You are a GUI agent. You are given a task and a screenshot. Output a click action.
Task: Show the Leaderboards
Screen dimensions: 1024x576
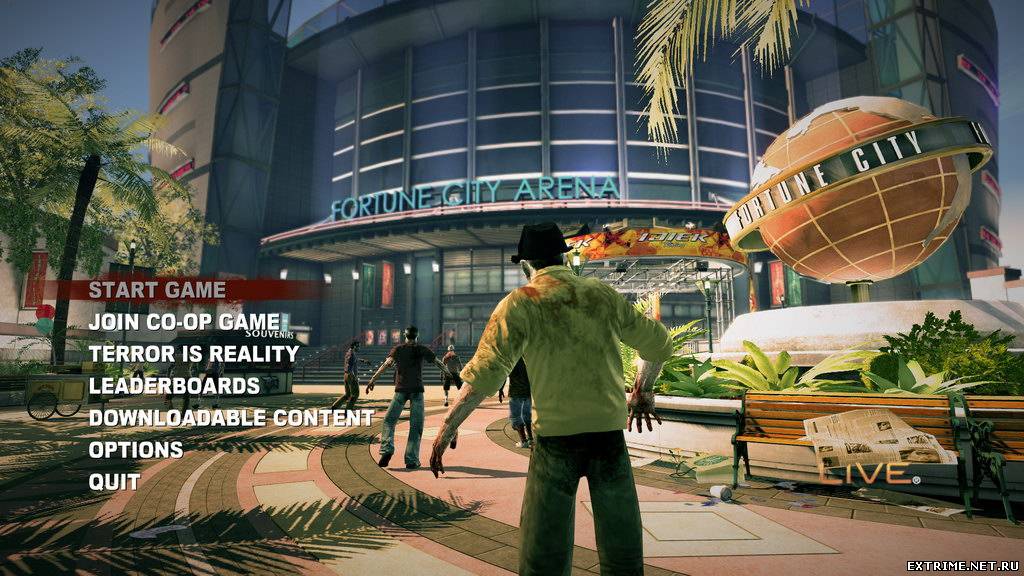tap(174, 386)
